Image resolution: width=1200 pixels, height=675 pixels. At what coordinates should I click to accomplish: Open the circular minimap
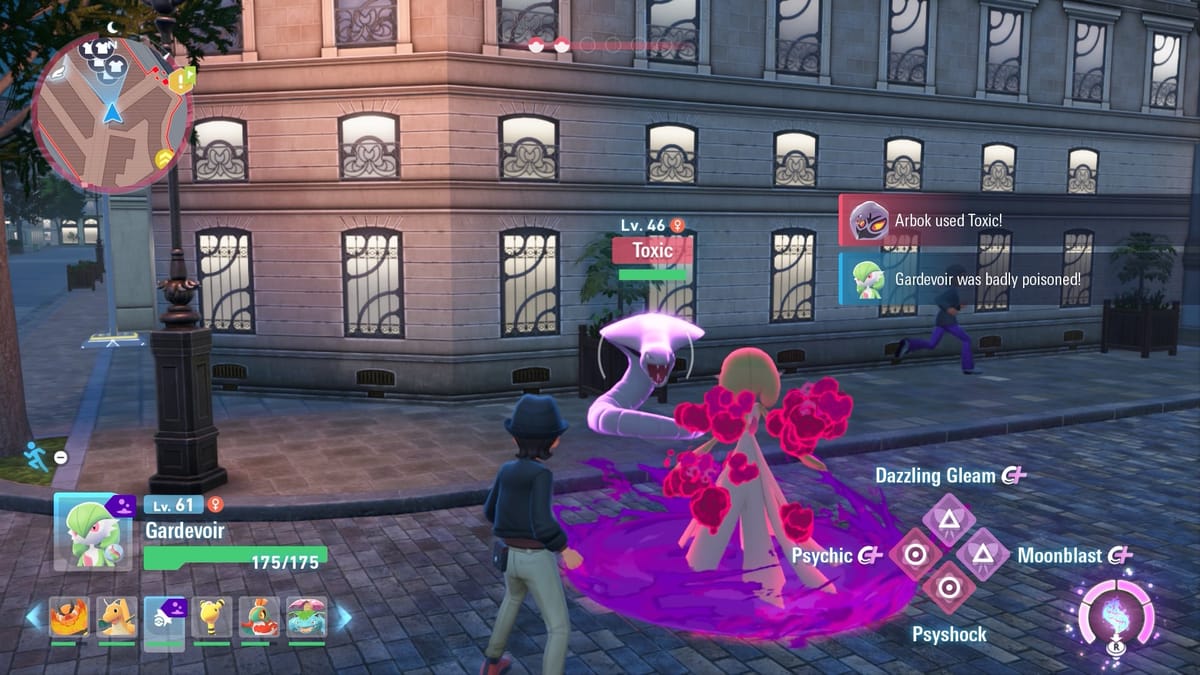coord(111,112)
